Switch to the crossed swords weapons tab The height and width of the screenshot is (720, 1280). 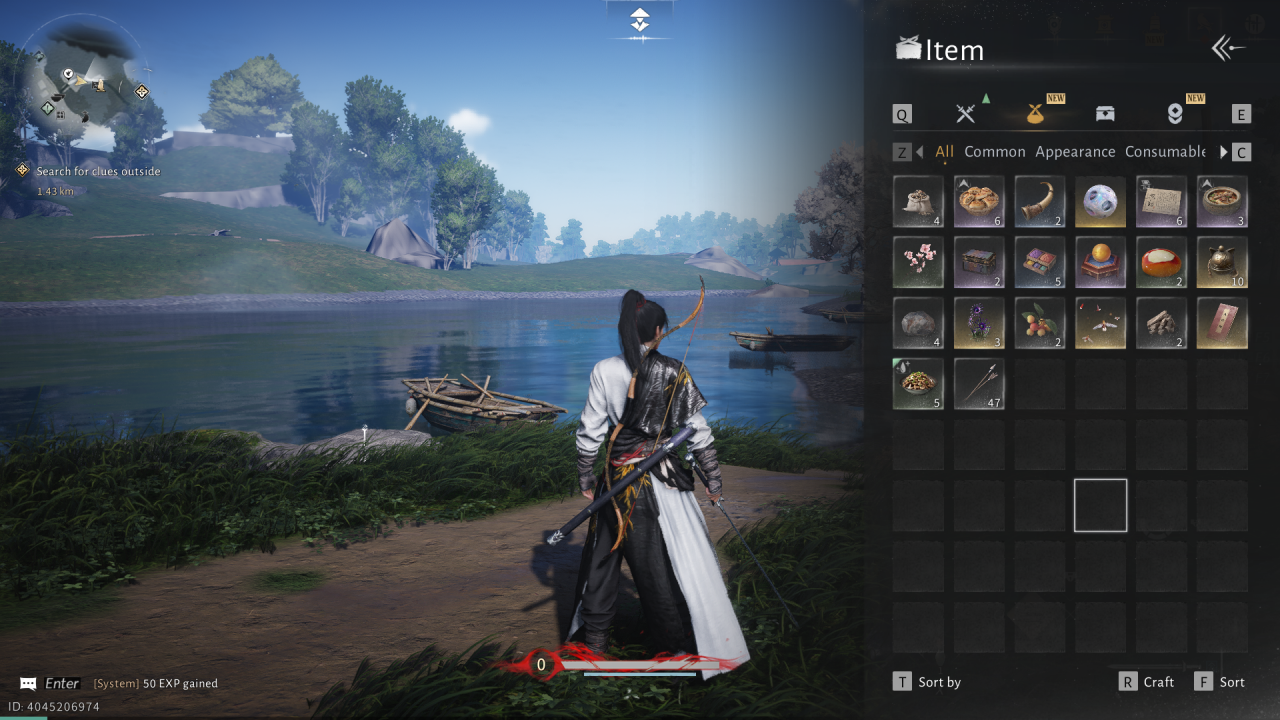(965, 113)
